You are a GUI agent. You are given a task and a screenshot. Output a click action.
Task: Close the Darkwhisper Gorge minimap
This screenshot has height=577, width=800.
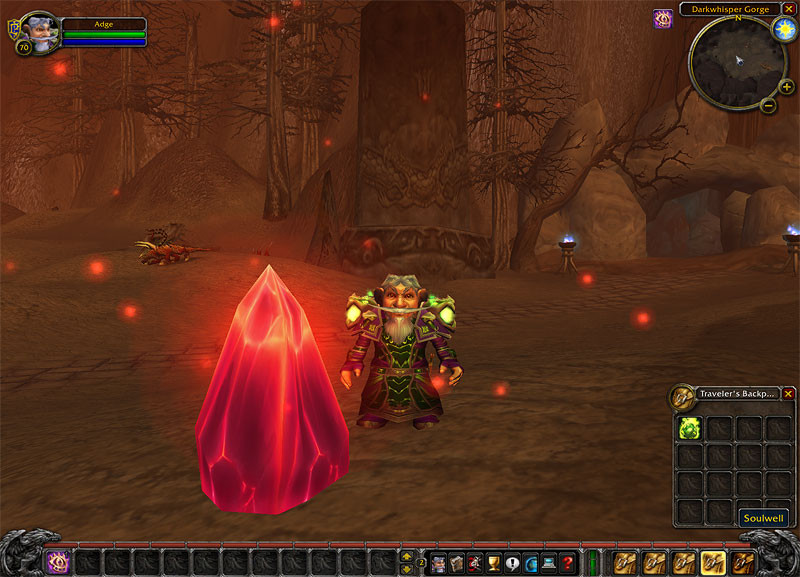pyautogui.click(x=789, y=9)
